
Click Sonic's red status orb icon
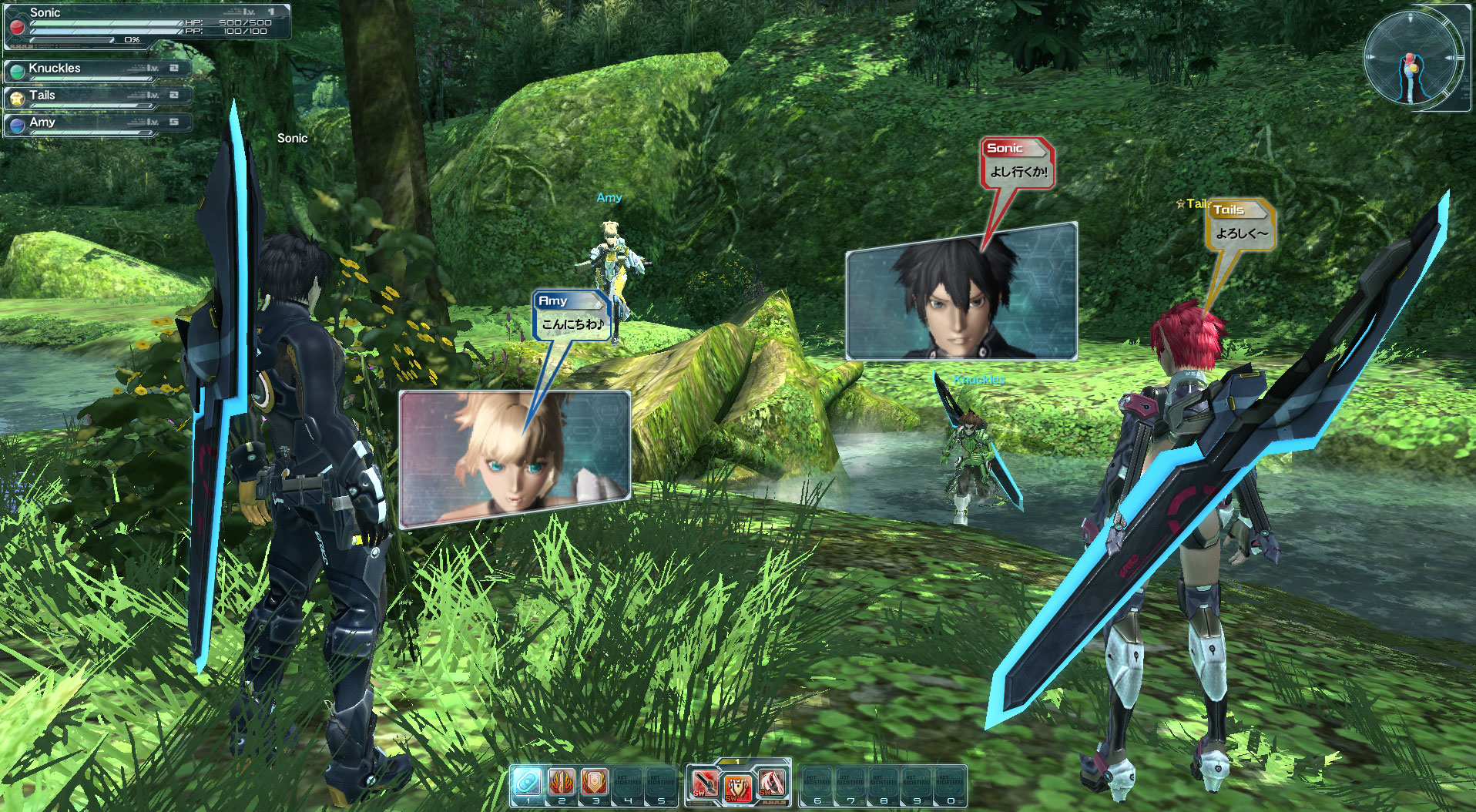pyautogui.click(x=15, y=27)
